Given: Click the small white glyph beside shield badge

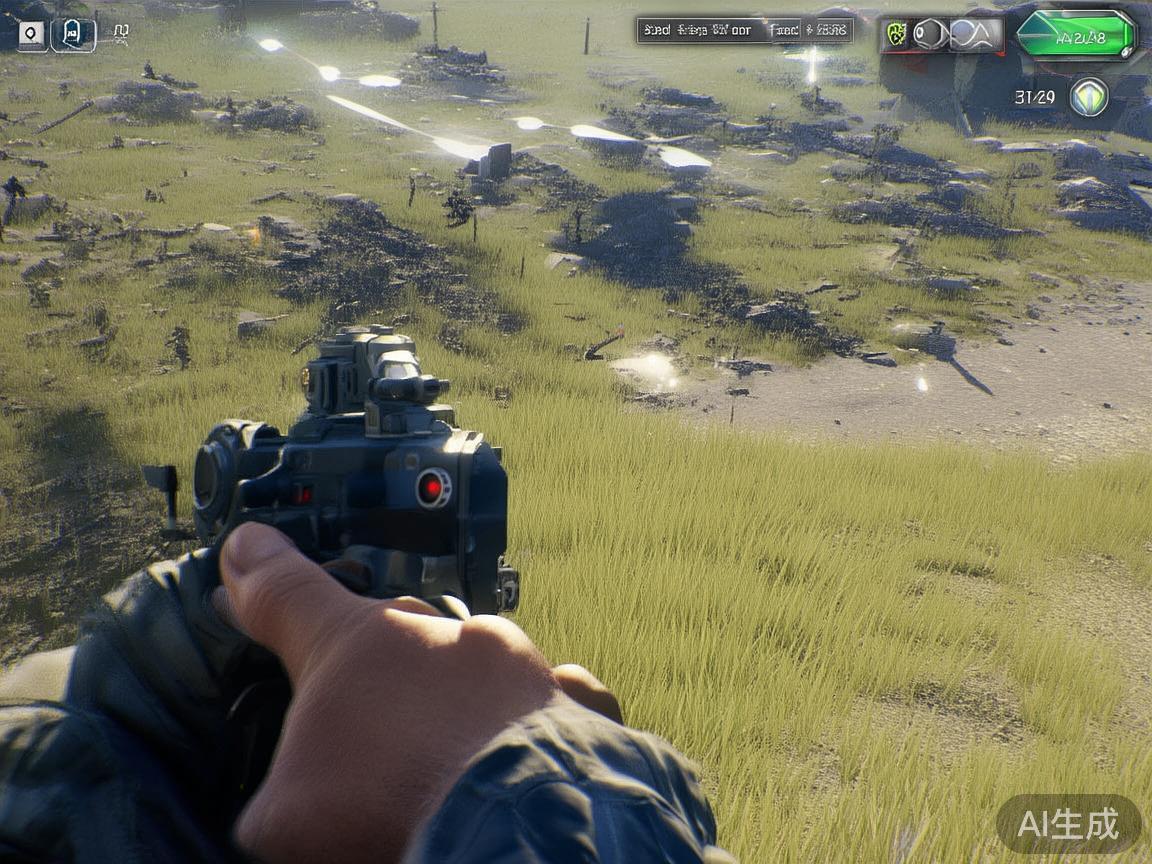Looking at the screenshot, I should coord(120,33).
